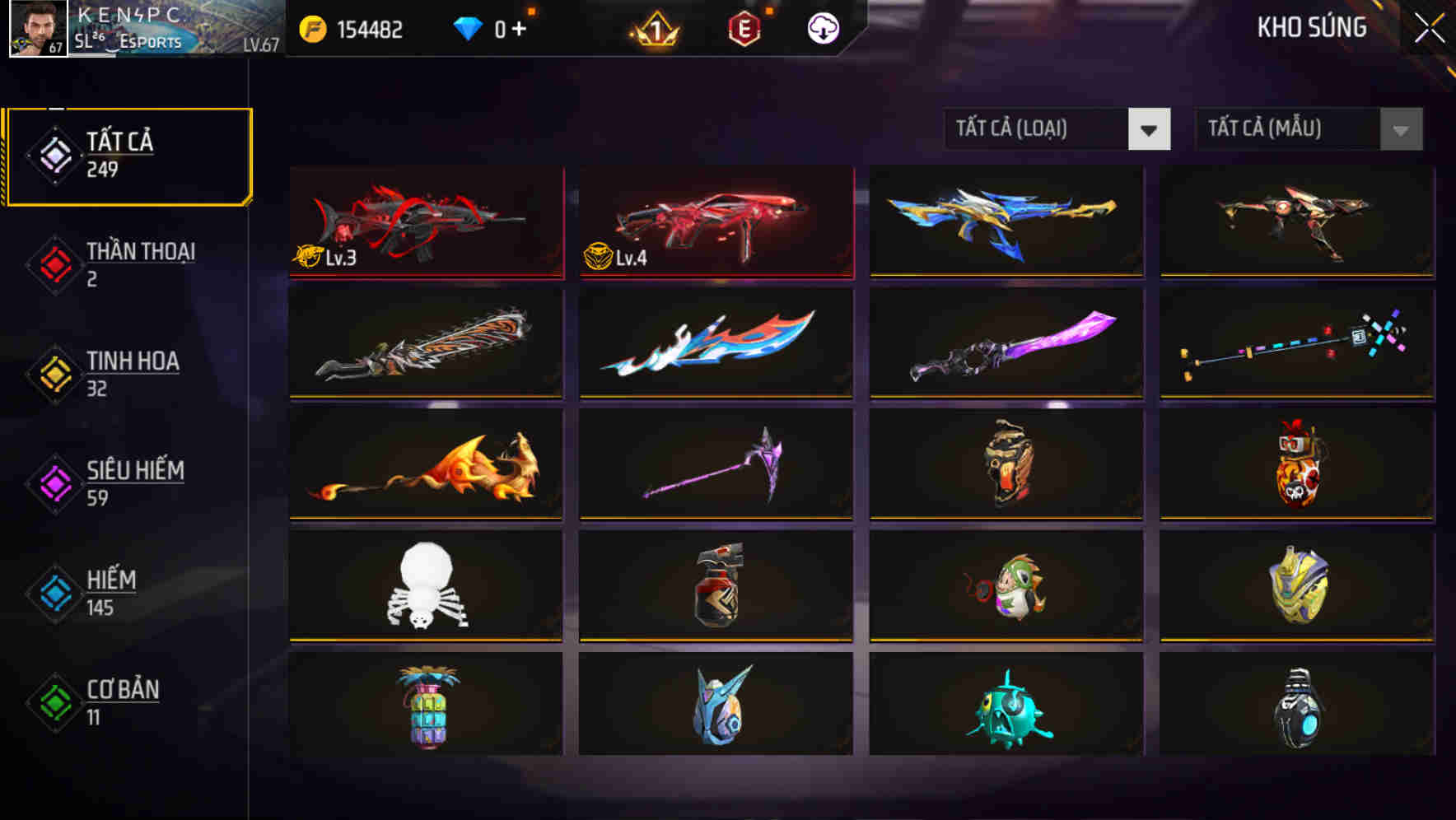Click the gold FF coin balance icon
The image size is (1456, 820).
tap(311, 30)
